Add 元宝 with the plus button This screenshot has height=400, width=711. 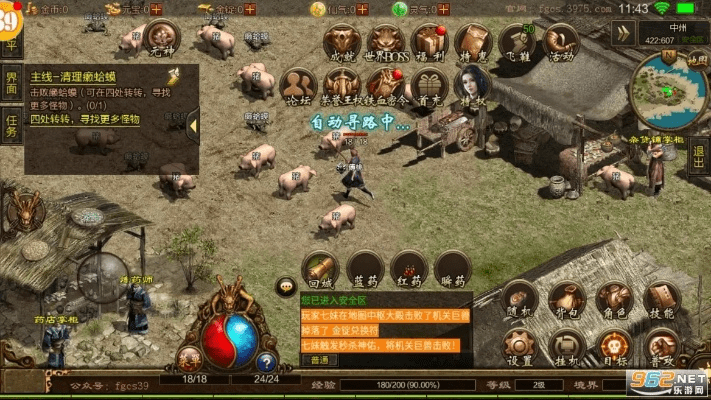pyautogui.click(x=155, y=8)
